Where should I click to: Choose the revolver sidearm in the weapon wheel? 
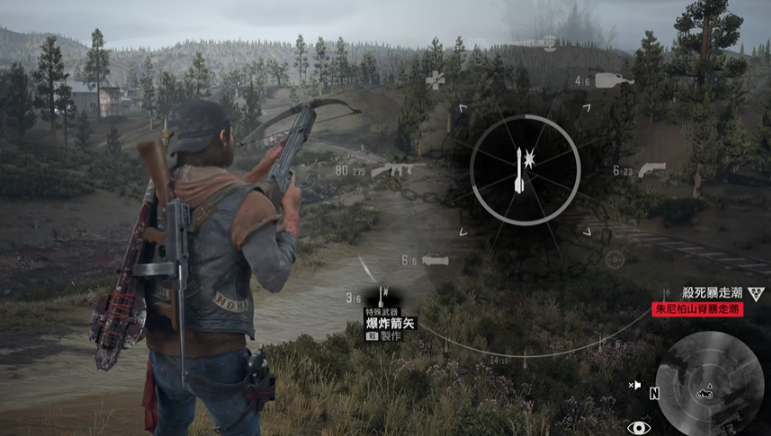(651, 170)
